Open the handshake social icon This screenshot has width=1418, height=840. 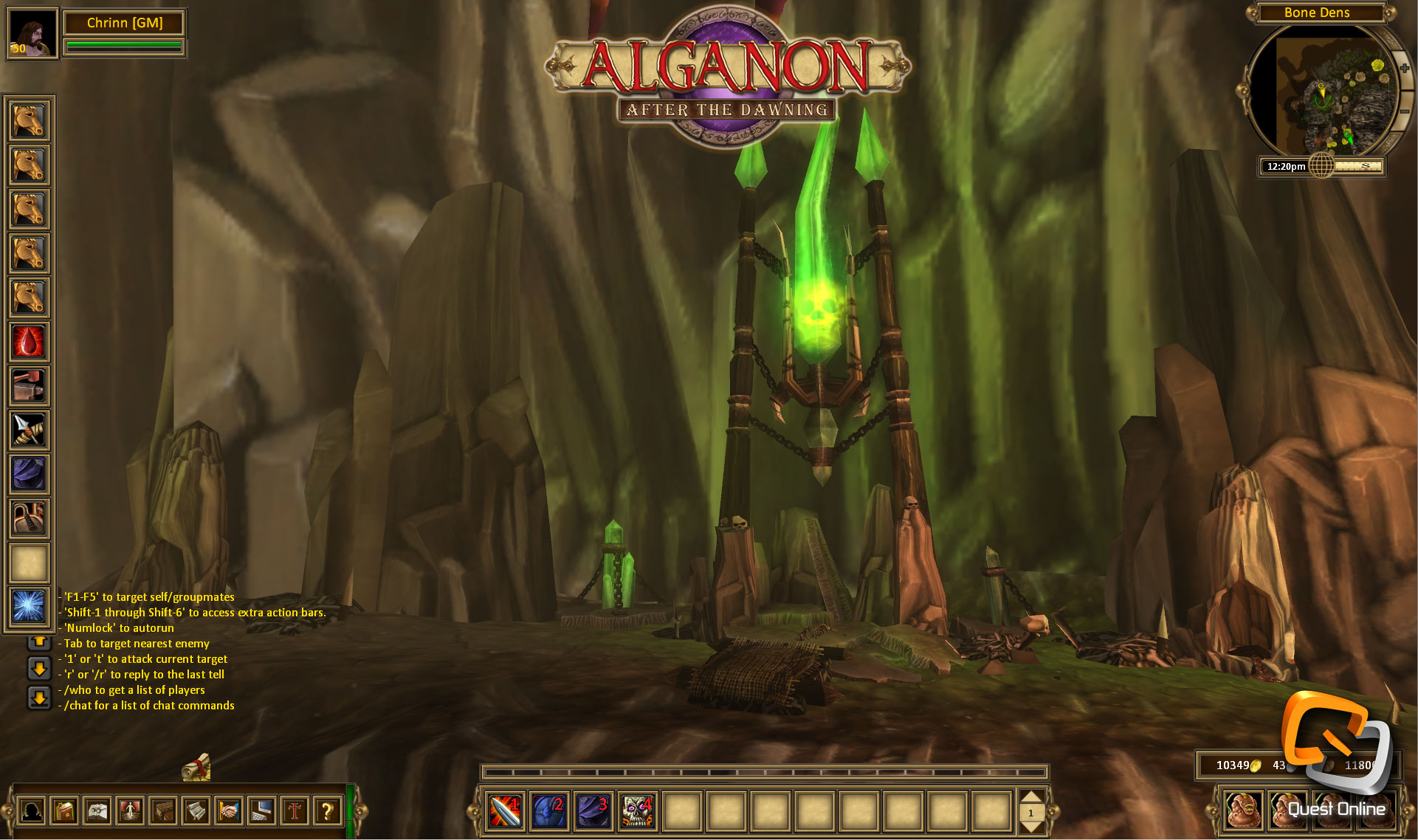pos(230,811)
